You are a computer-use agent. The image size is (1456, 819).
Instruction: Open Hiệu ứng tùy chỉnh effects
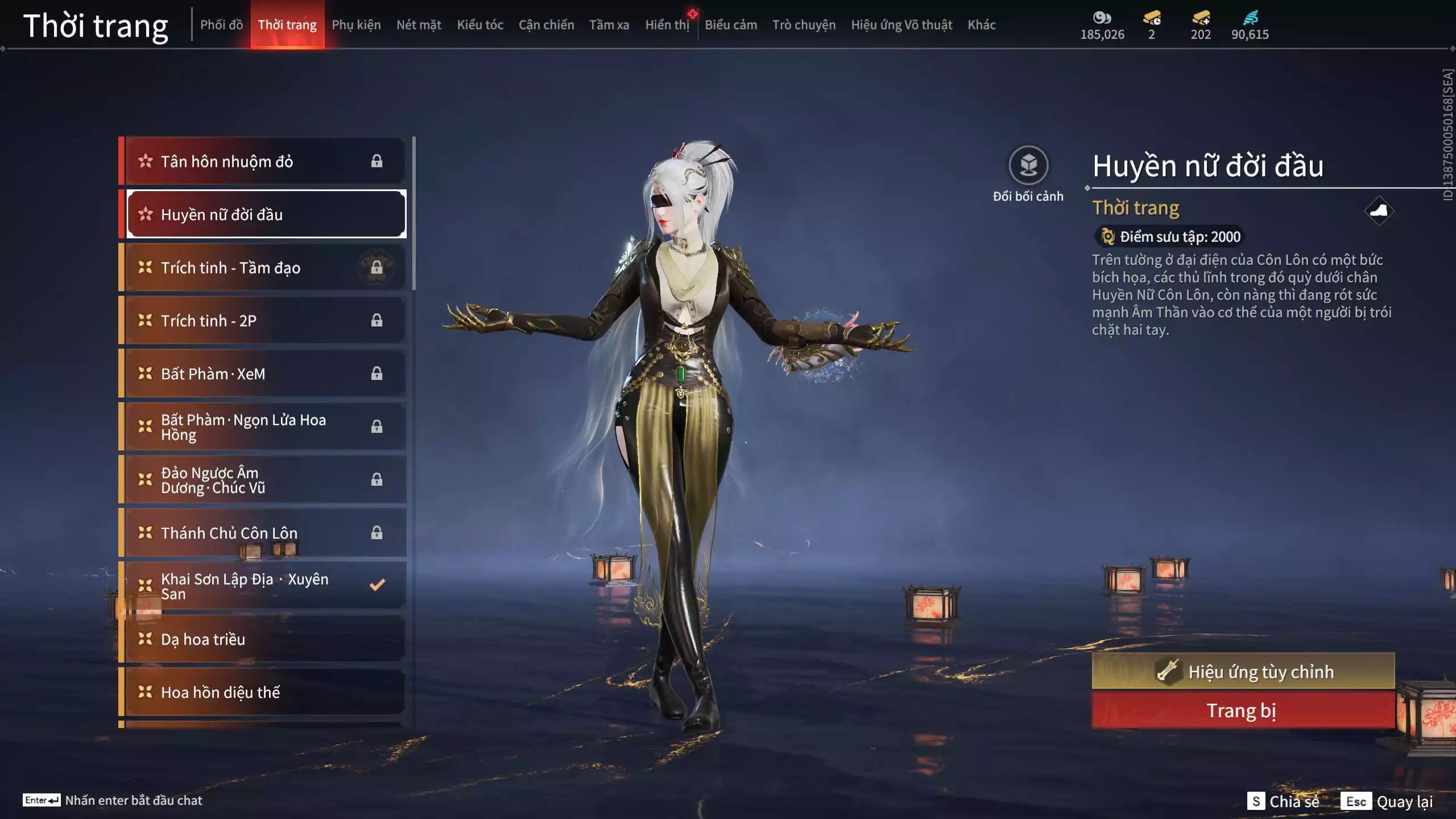tap(1243, 672)
